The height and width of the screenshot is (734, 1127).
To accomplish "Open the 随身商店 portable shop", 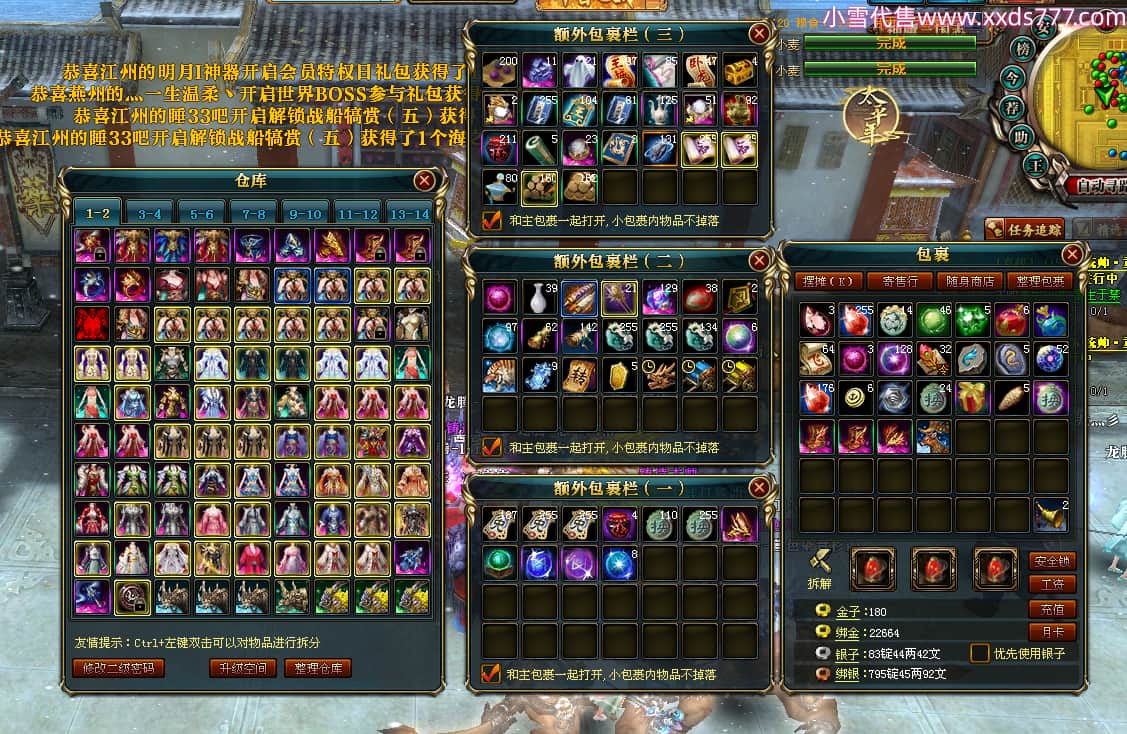I will (x=970, y=281).
